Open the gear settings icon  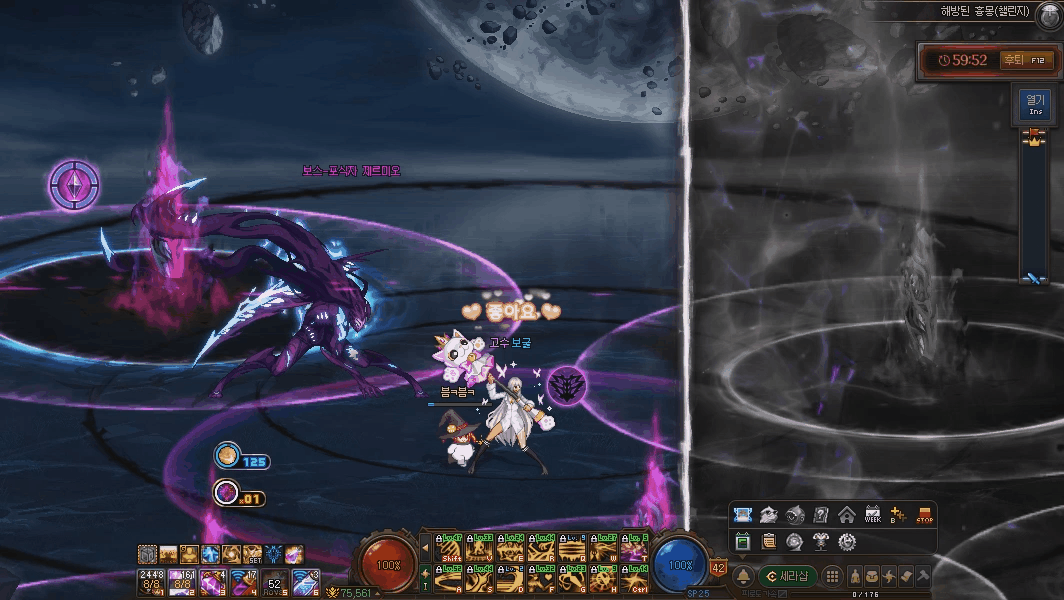pyautogui.click(x=847, y=541)
